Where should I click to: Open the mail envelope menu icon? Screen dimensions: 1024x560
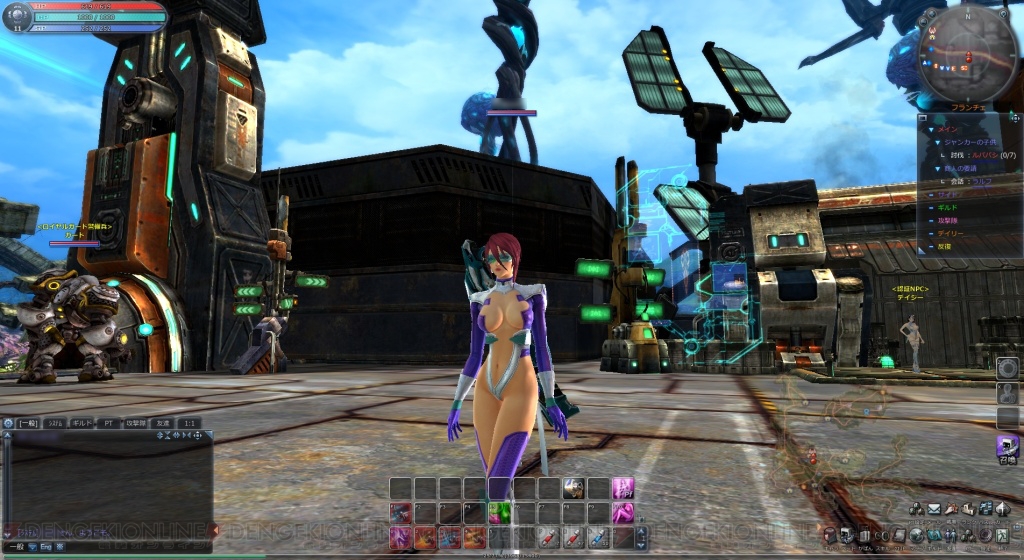933,510
